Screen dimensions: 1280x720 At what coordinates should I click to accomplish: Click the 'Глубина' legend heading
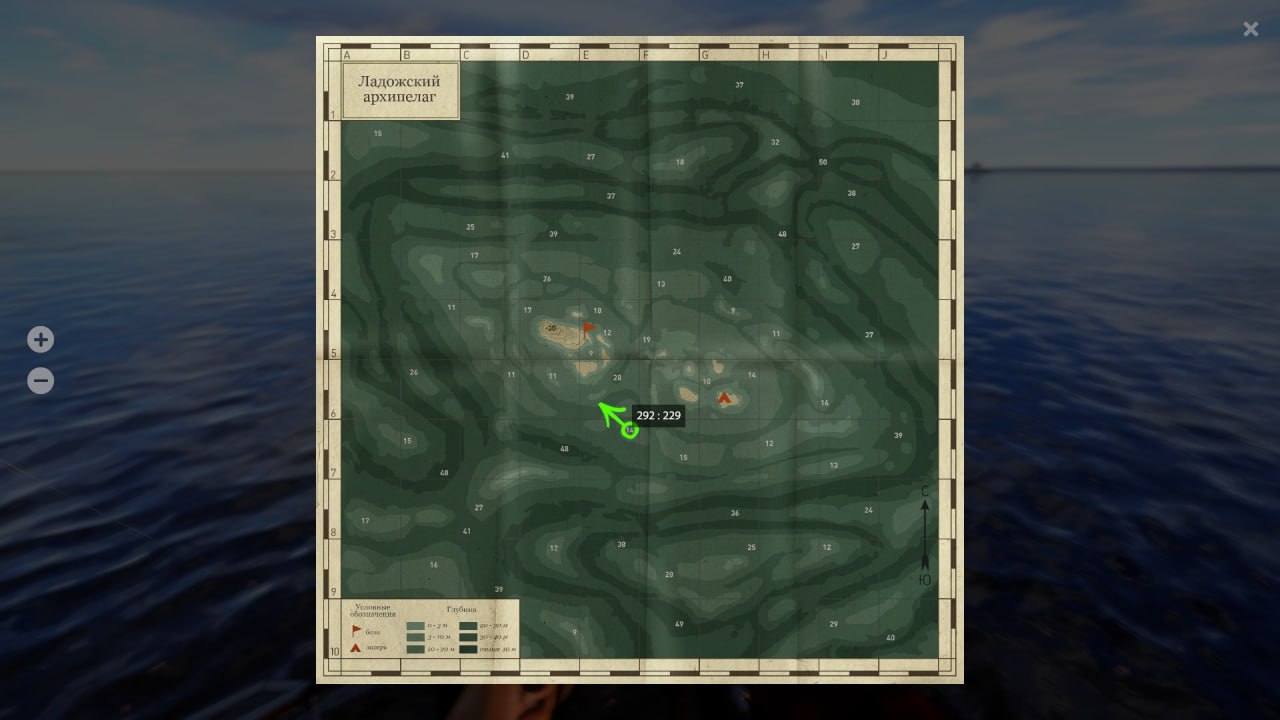(x=463, y=608)
